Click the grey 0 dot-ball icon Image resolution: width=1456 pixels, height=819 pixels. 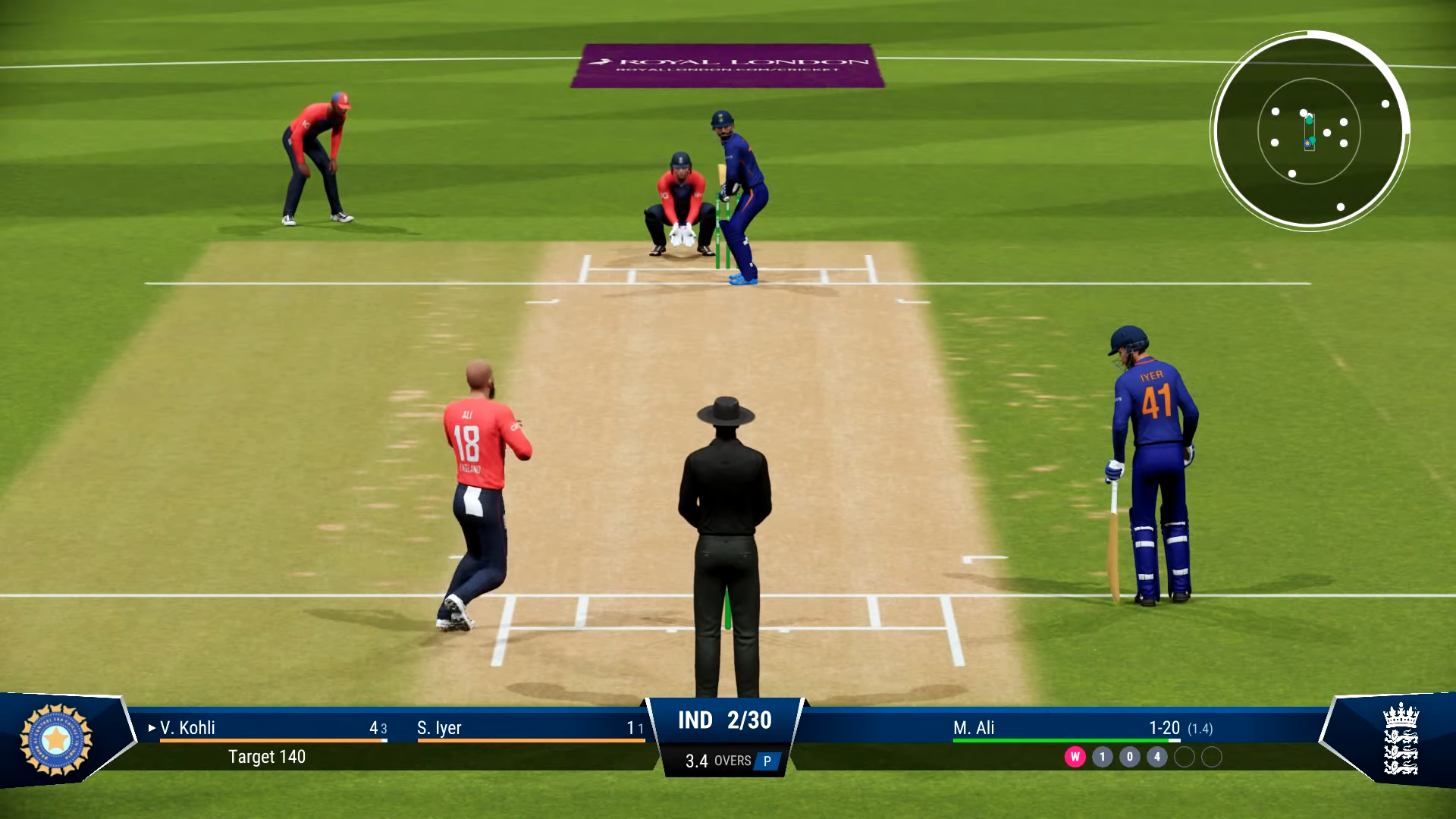click(1130, 755)
